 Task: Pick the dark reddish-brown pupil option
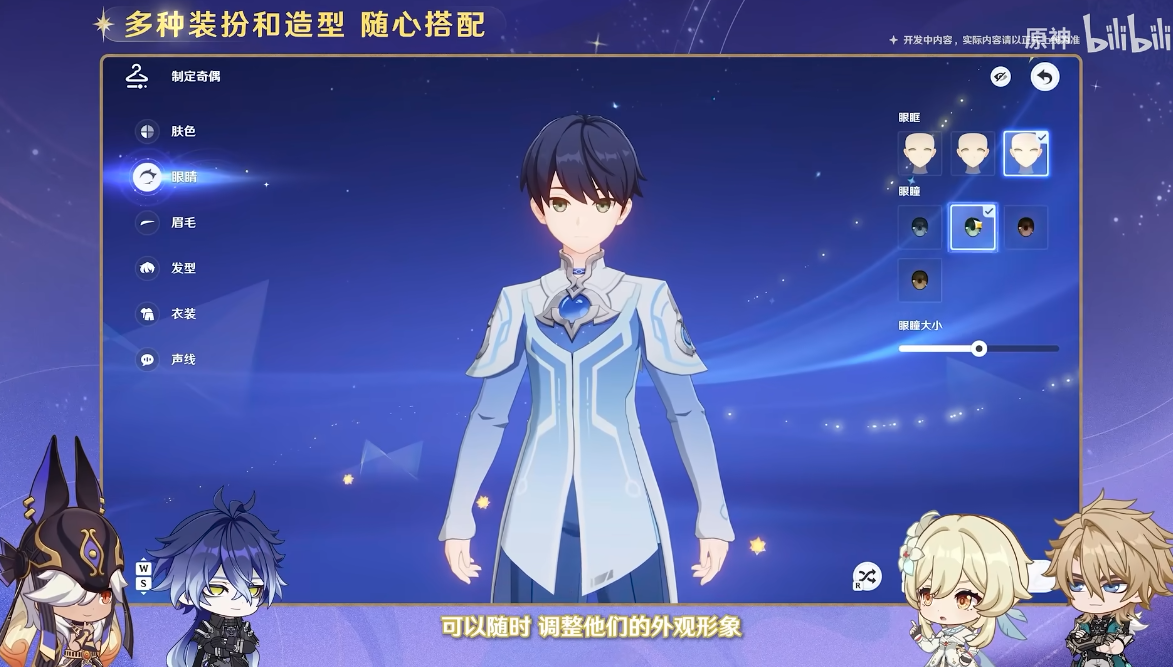pyautogui.click(x=1026, y=228)
